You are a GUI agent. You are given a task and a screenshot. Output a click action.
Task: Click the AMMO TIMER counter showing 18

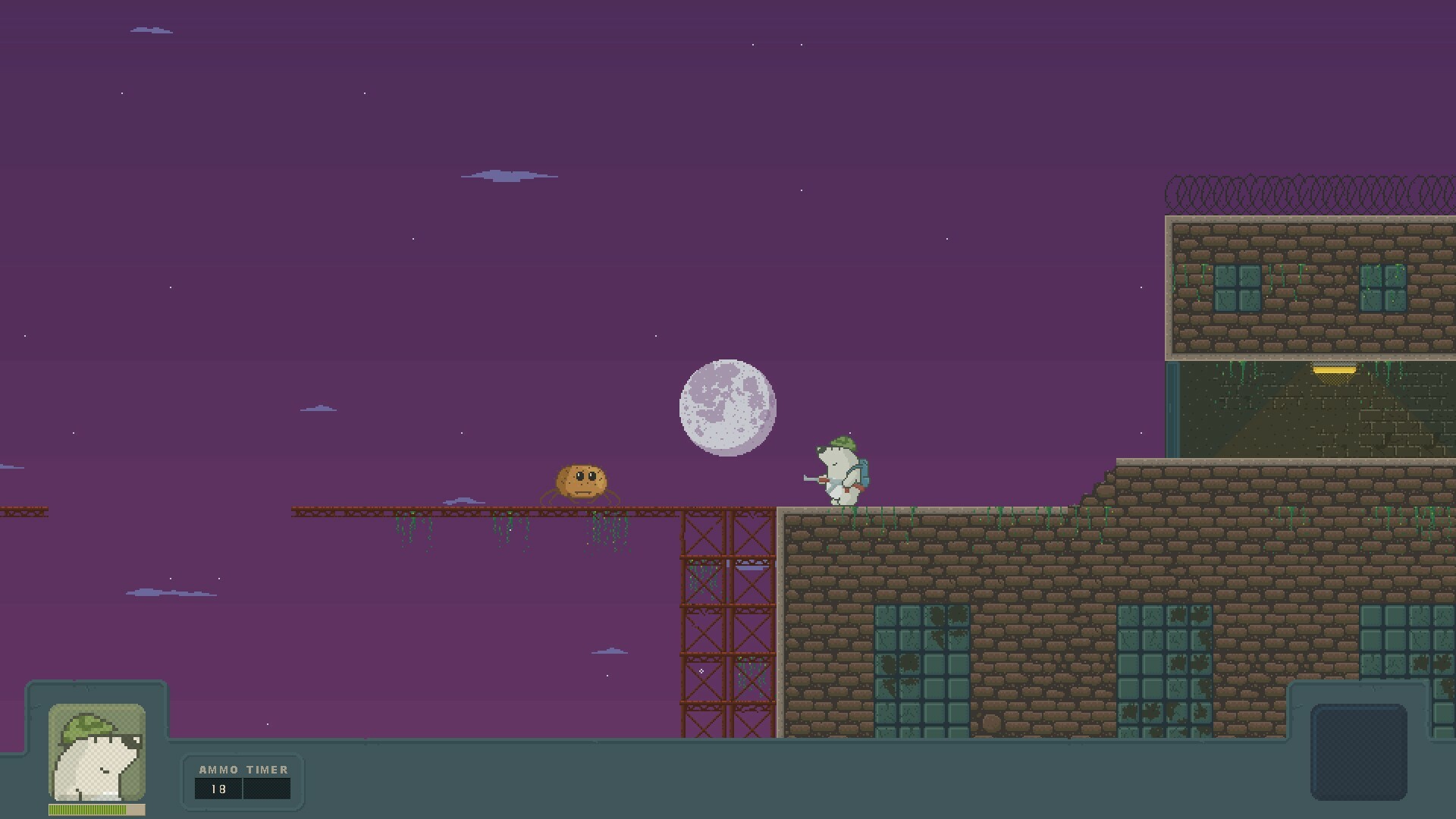(x=218, y=789)
